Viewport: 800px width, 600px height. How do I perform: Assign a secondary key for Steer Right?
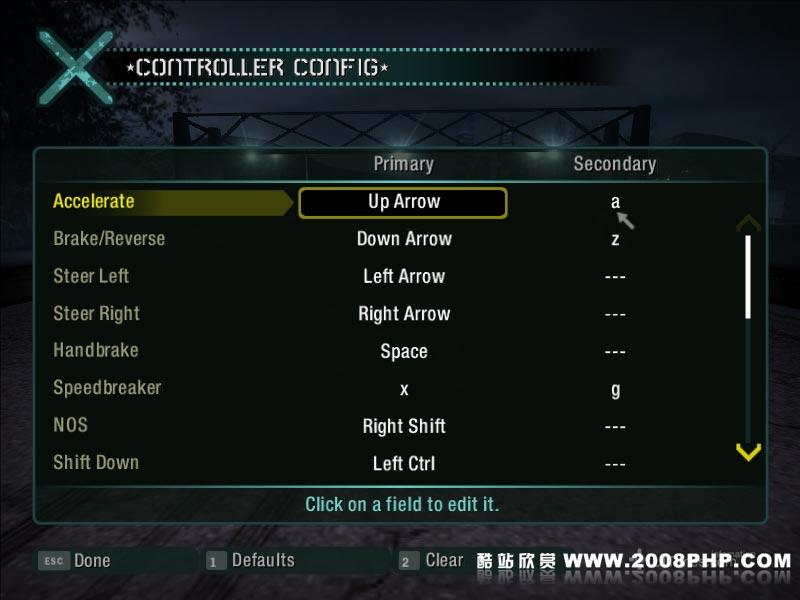[615, 314]
